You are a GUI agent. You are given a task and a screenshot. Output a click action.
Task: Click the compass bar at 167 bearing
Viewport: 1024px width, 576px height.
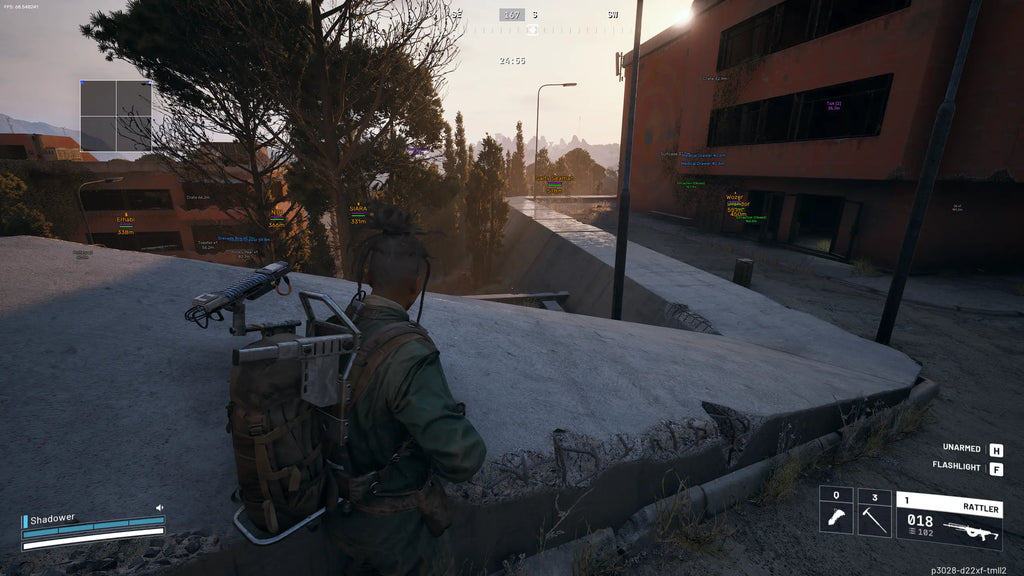tap(513, 15)
